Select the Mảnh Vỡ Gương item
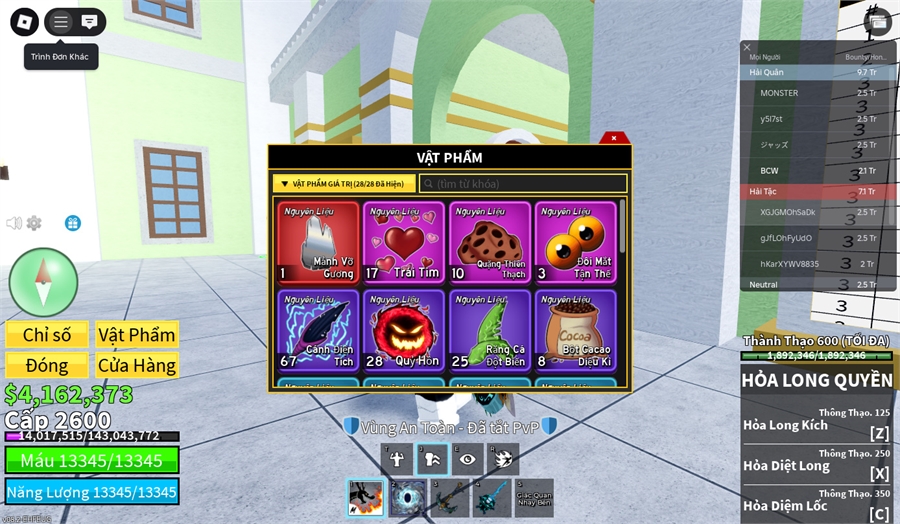This screenshot has width=900, height=524. (x=318, y=243)
